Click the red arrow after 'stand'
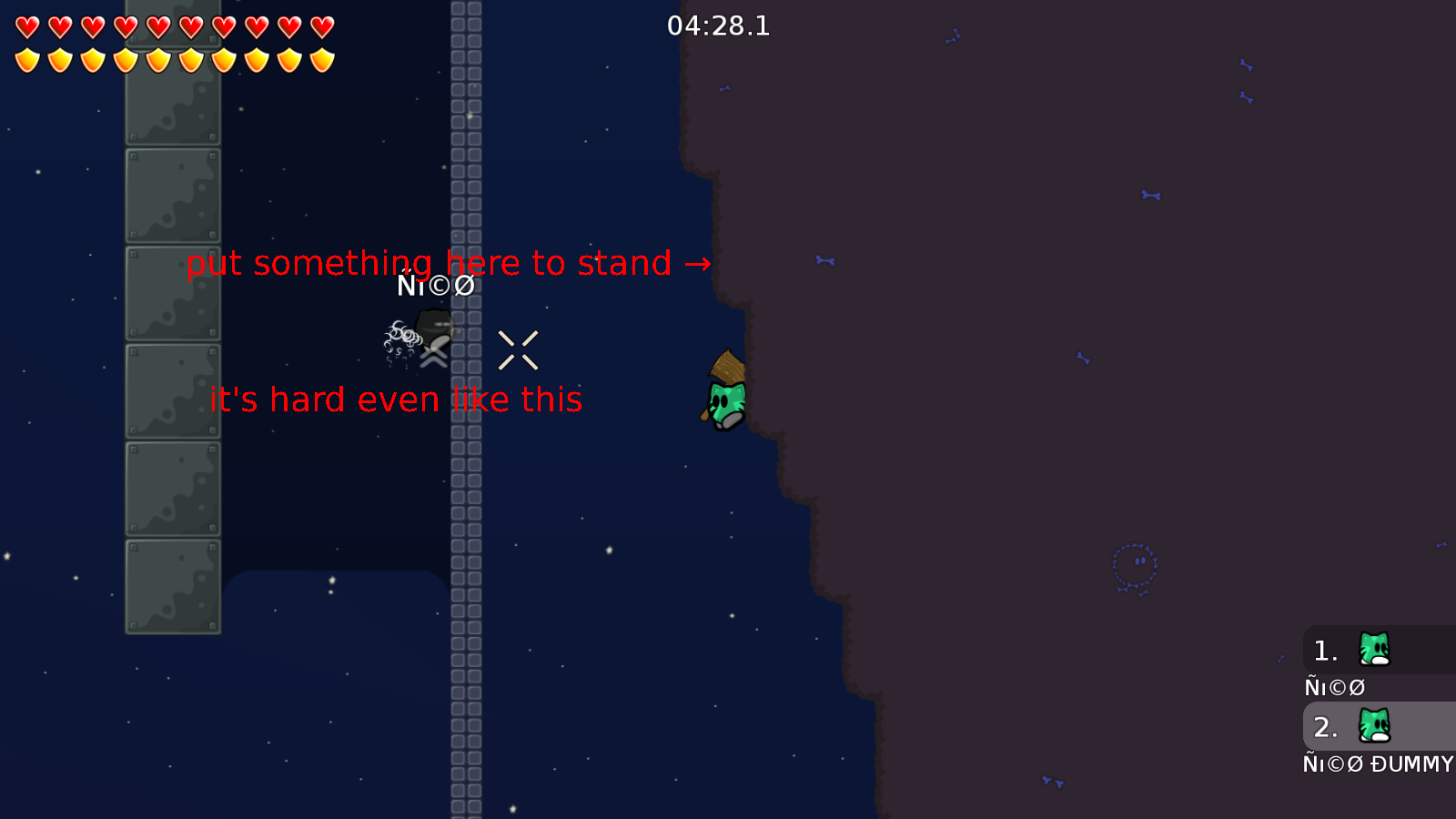1456x819 pixels. 697,265
